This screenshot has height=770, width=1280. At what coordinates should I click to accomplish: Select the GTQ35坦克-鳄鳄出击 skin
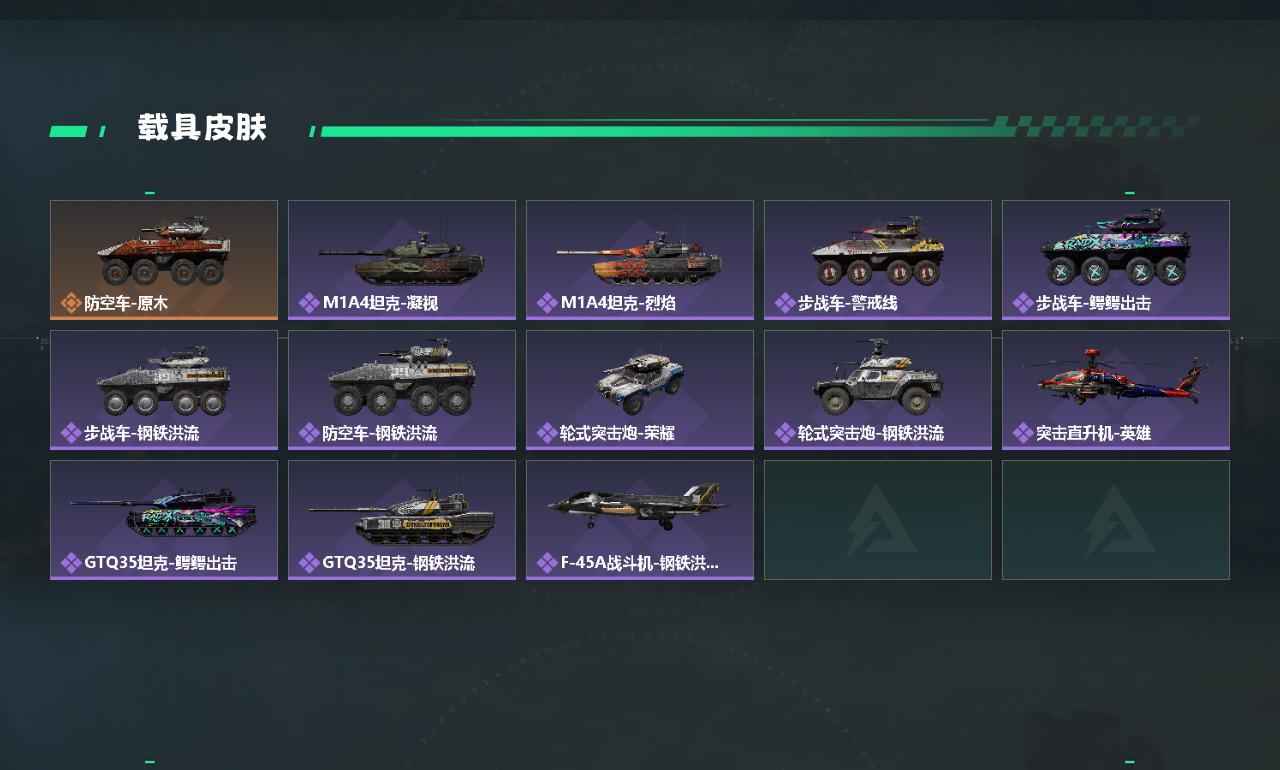tap(164, 520)
